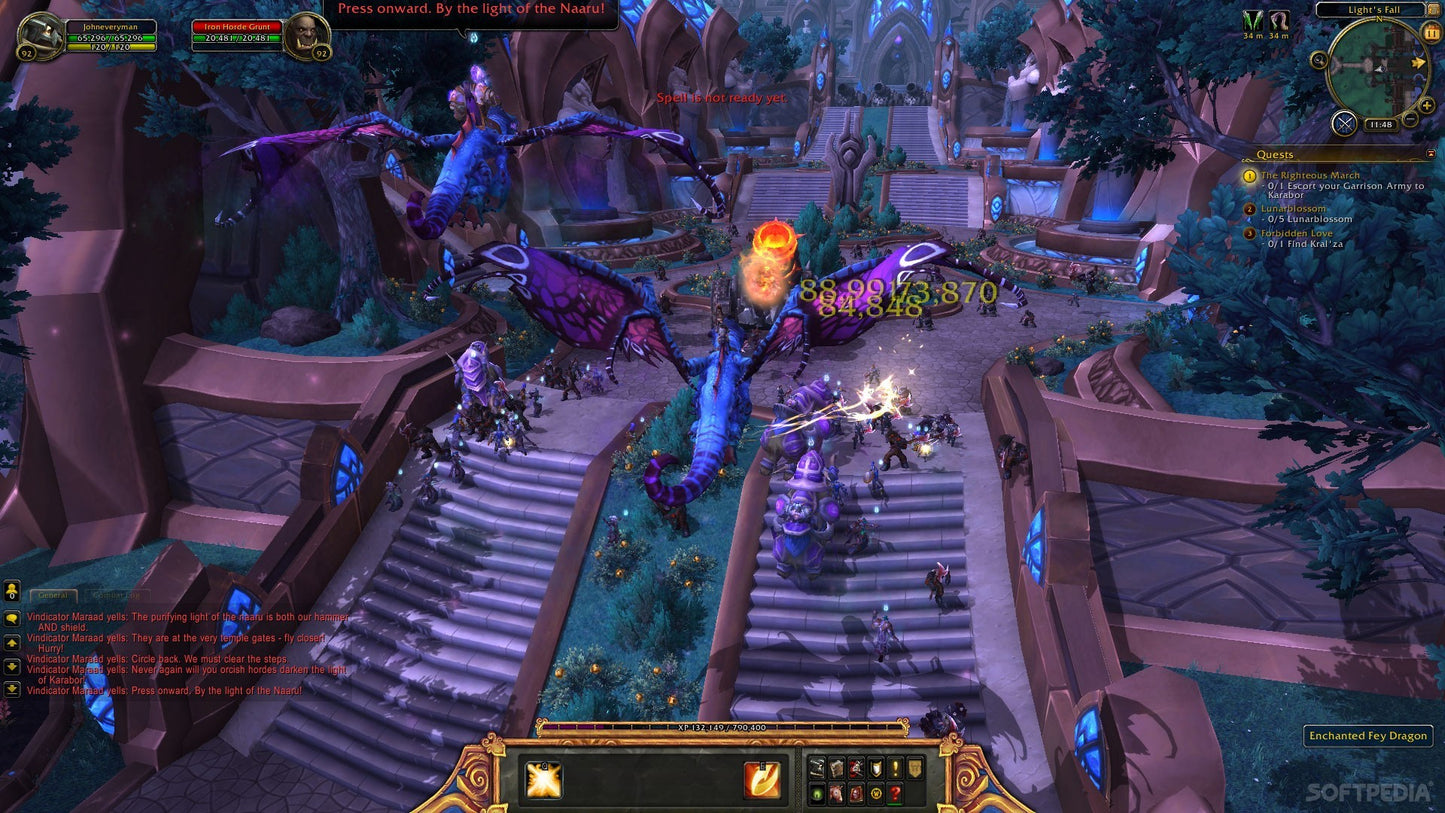
Task: Zoom in the minimap with plus button
Action: point(1426,105)
